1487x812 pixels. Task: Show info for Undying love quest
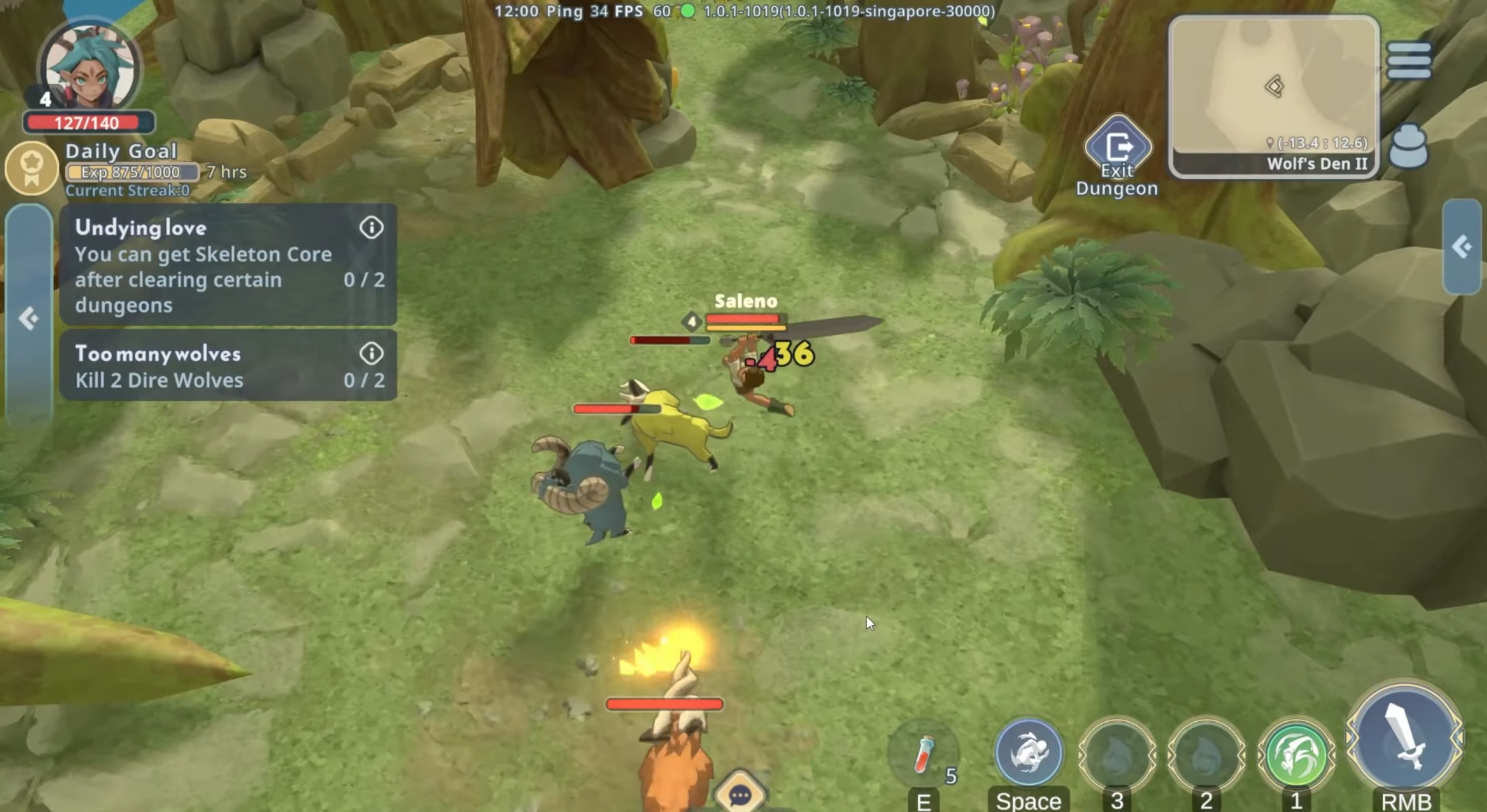tap(371, 227)
